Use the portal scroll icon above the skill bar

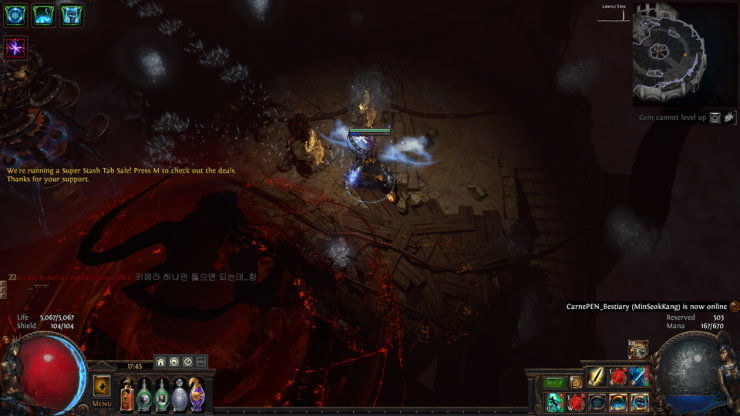638,350
